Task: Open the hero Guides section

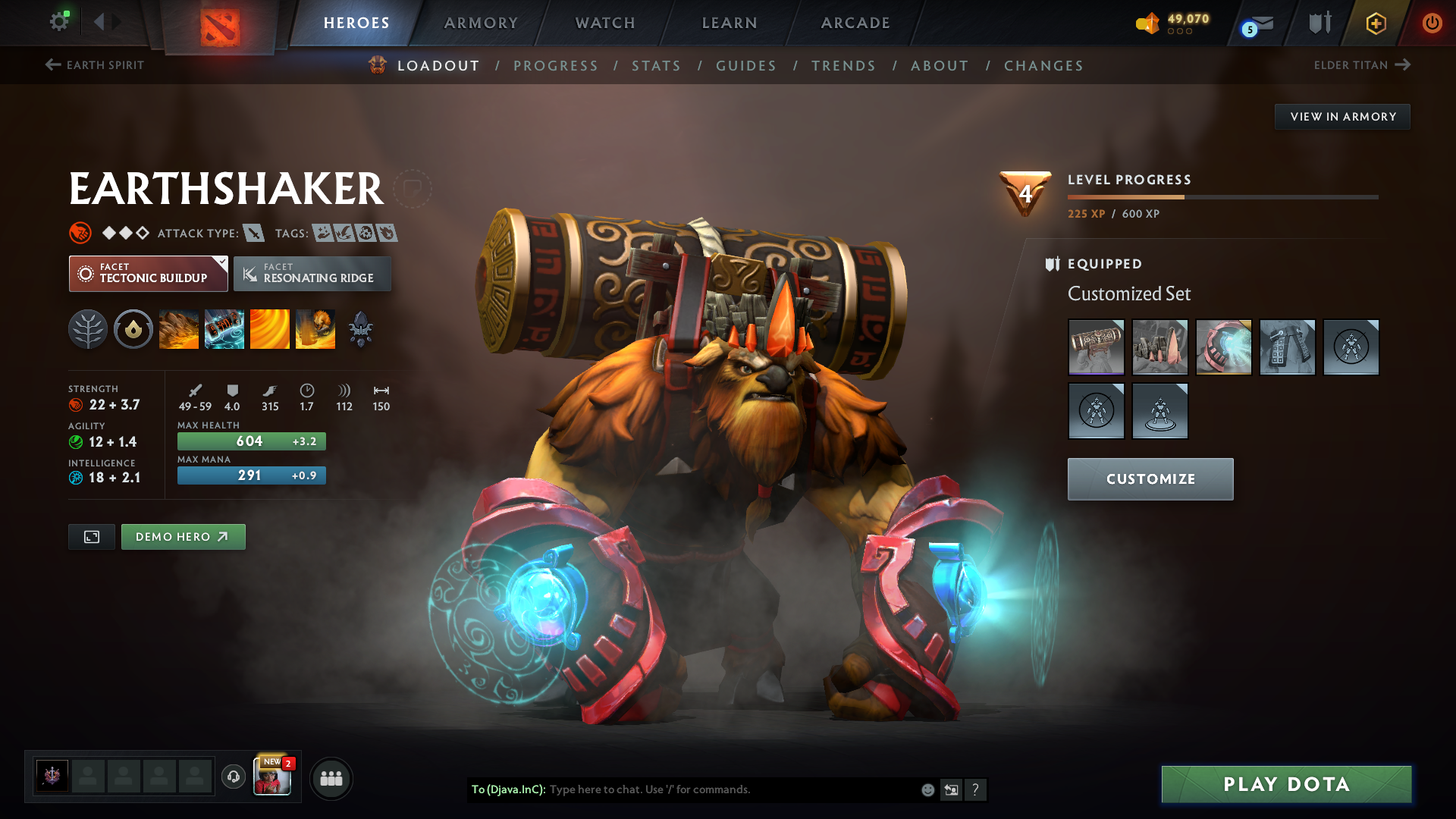Action: pos(746,66)
